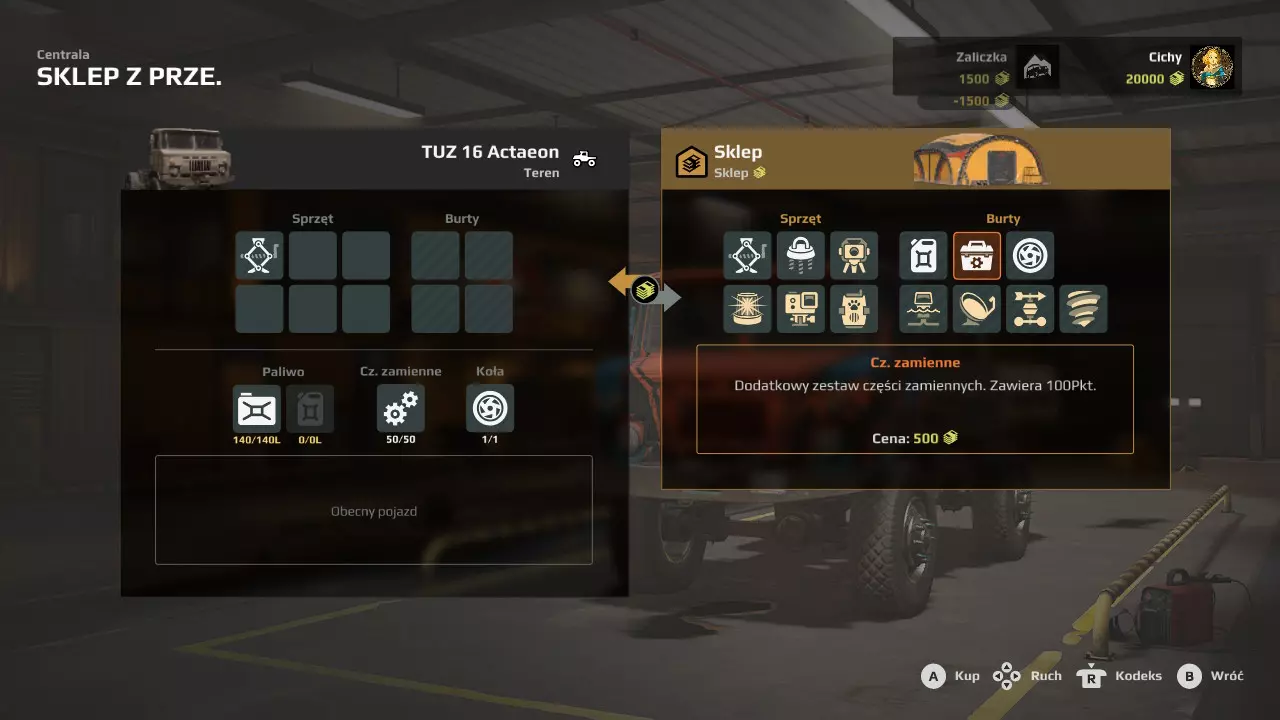
Task: Select the vehicle's main fuel tank slot
Action: 257,409
